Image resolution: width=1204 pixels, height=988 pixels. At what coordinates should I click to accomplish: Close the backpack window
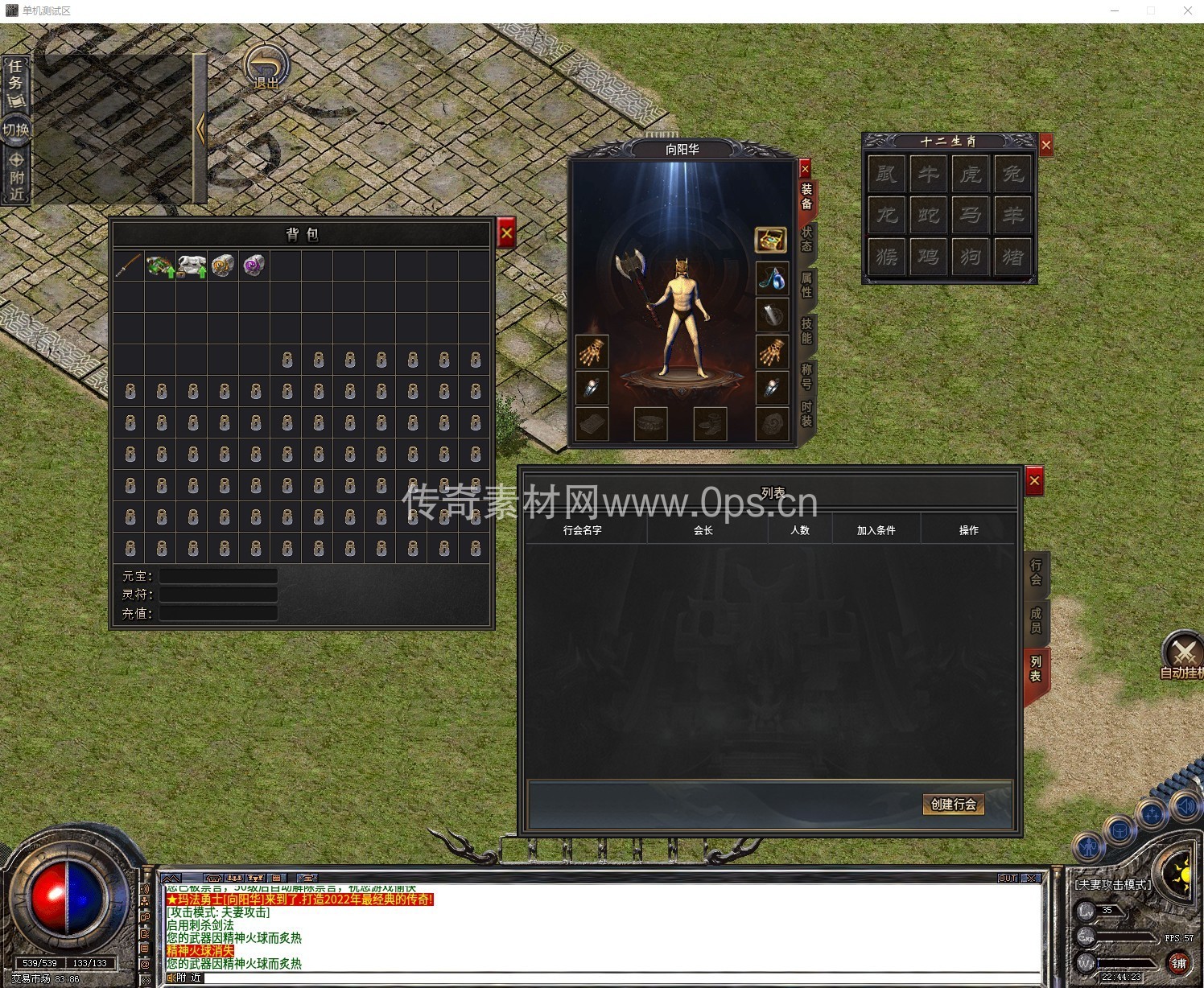pos(506,234)
